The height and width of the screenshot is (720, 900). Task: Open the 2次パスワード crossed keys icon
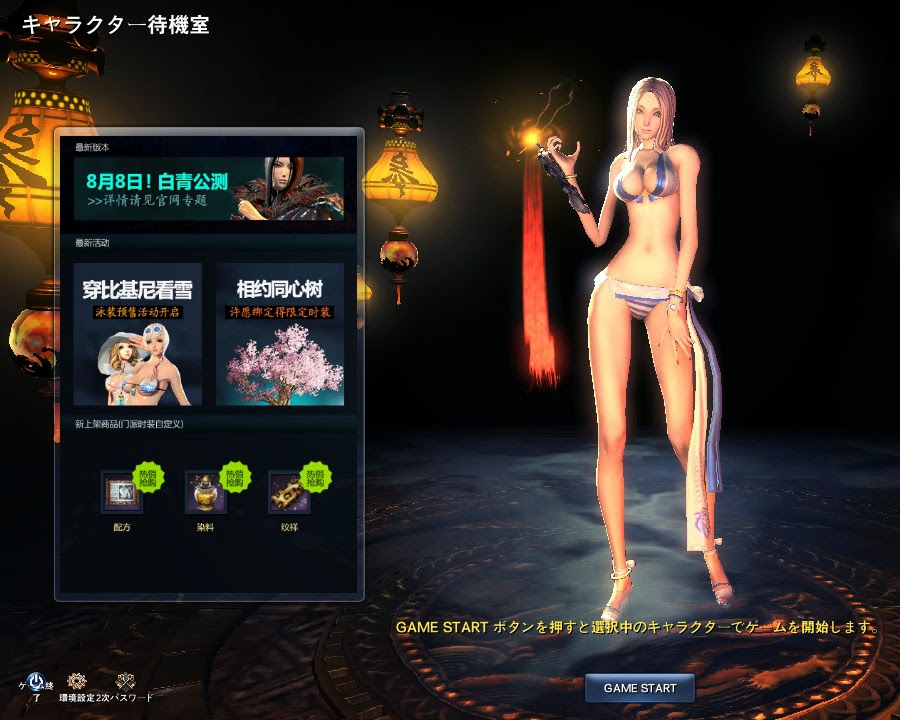[x=125, y=681]
